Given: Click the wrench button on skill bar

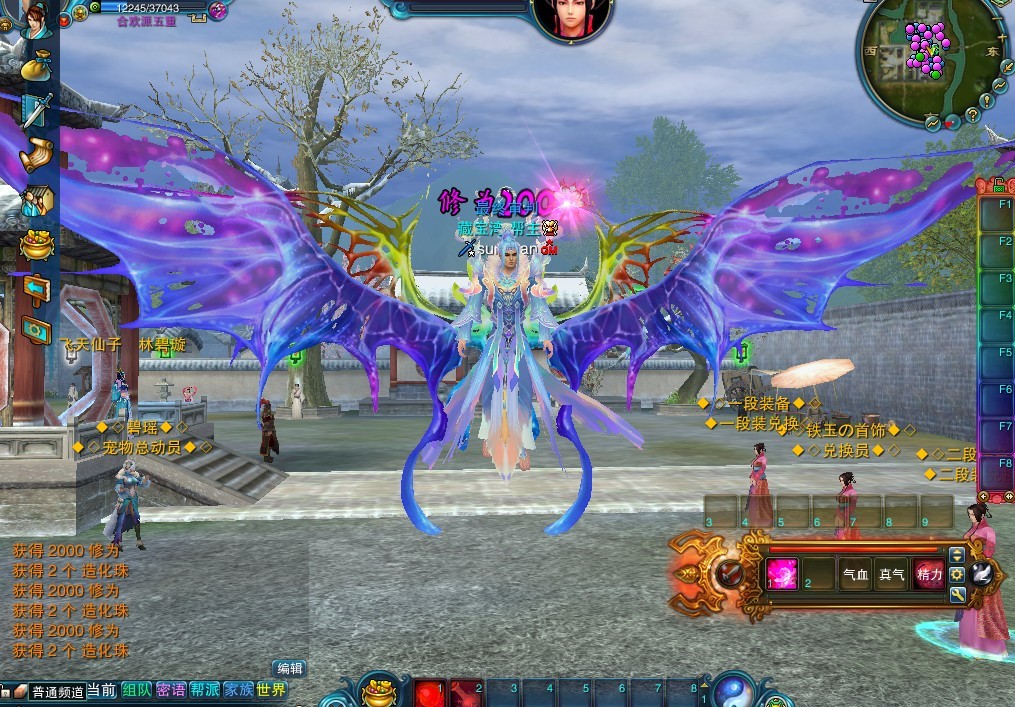Looking at the screenshot, I should (957, 594).
